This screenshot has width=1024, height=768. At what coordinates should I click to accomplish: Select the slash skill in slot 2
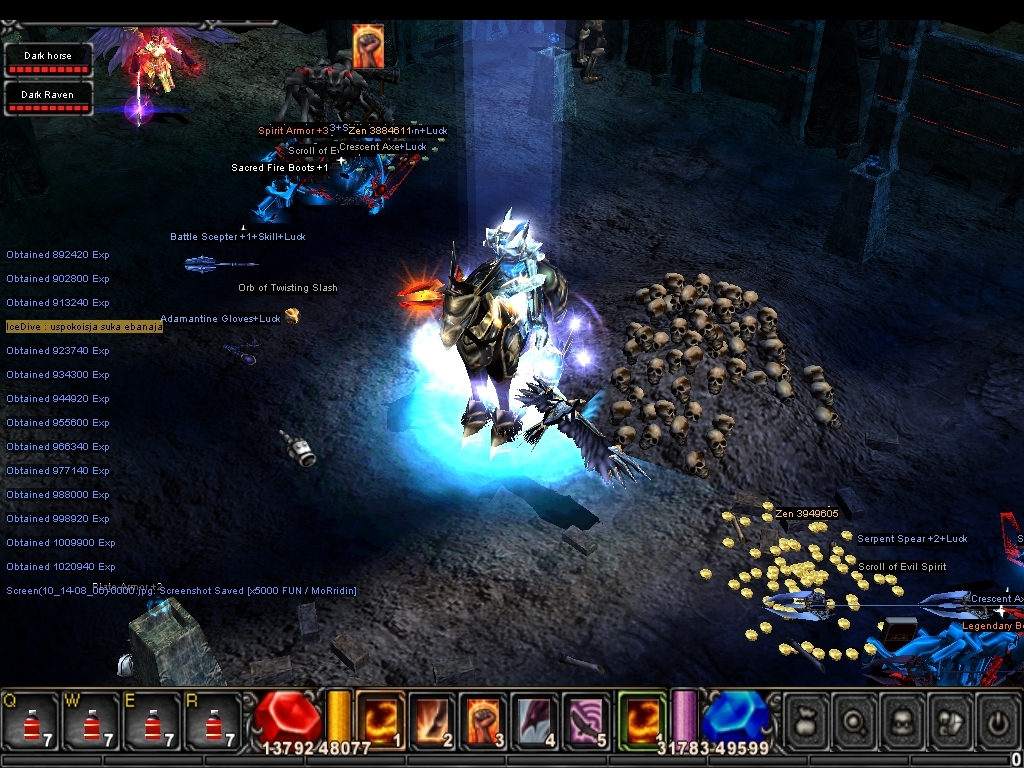tap(432, 719)
